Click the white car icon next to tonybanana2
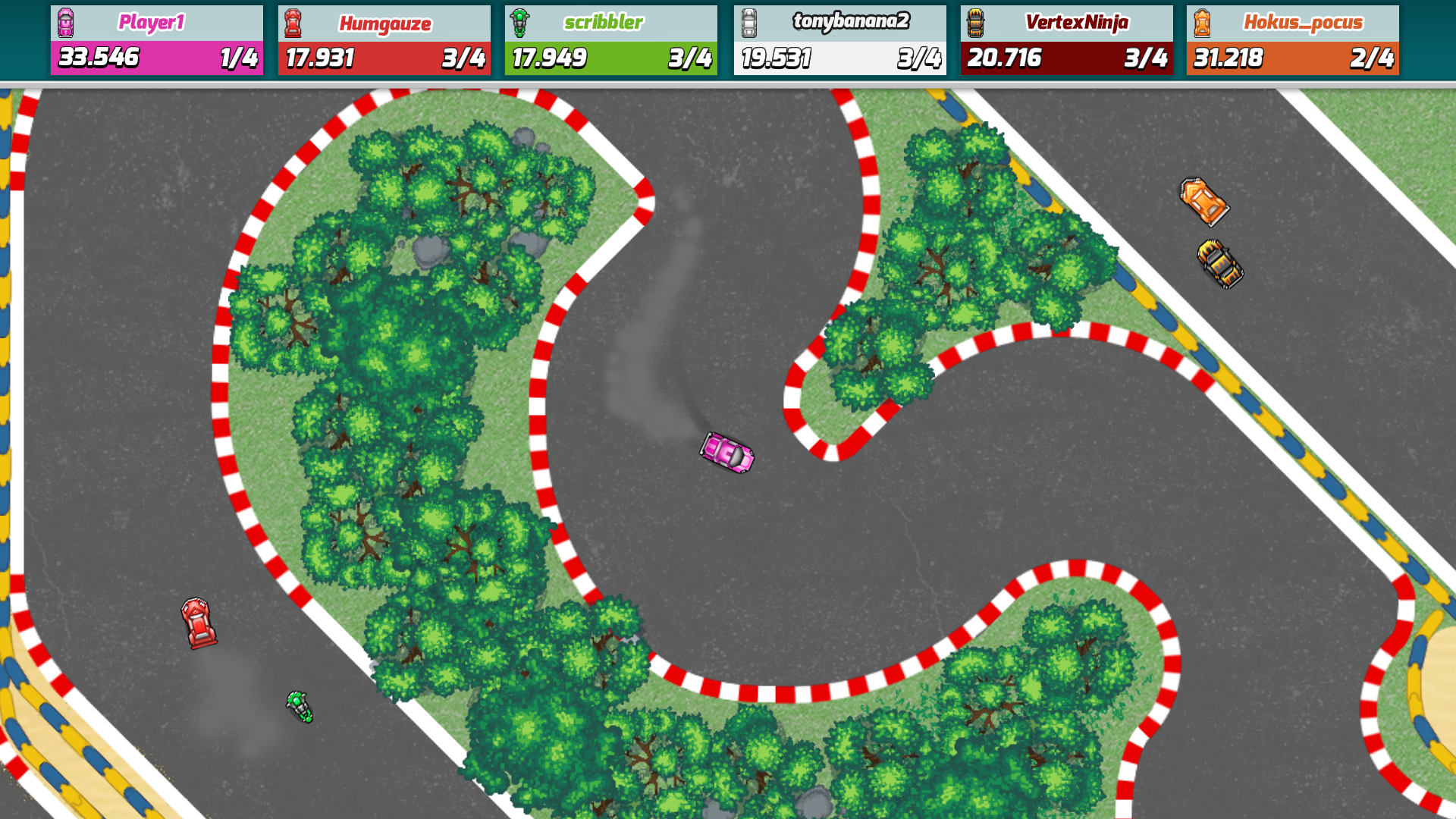Viewport: 1456px width, 819px height. coord(748,22)
